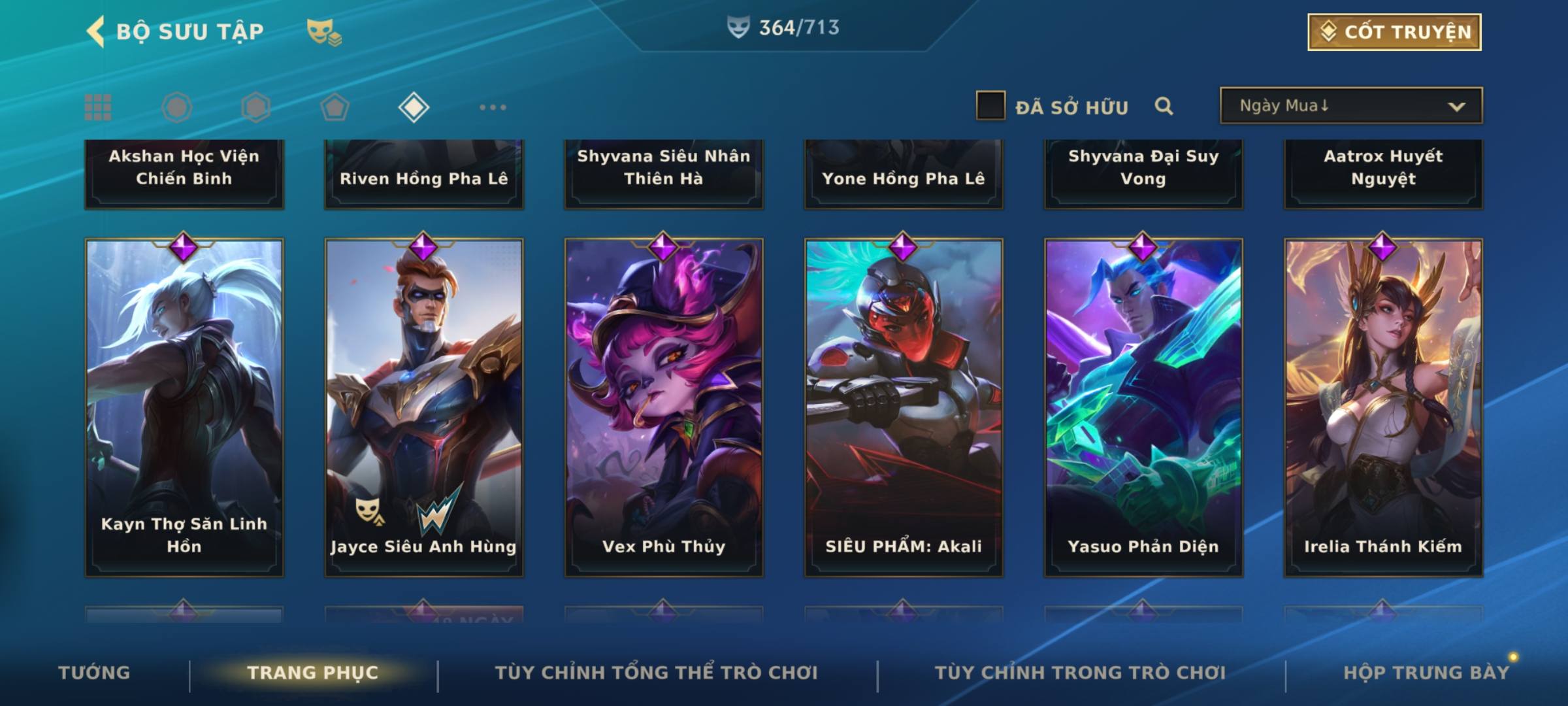Open the mask and coins icon
This screenshot has width=1568, height=706.
pyautogui.click(x=324, y=32)
